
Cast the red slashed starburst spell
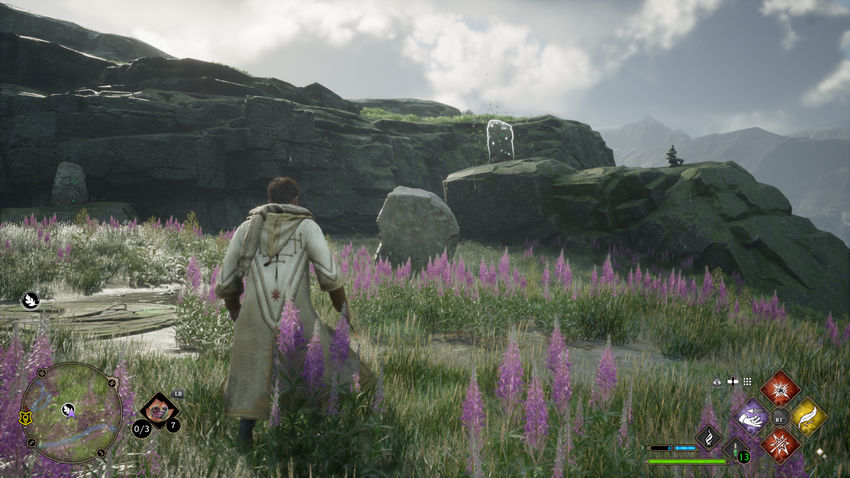point(779,444)
